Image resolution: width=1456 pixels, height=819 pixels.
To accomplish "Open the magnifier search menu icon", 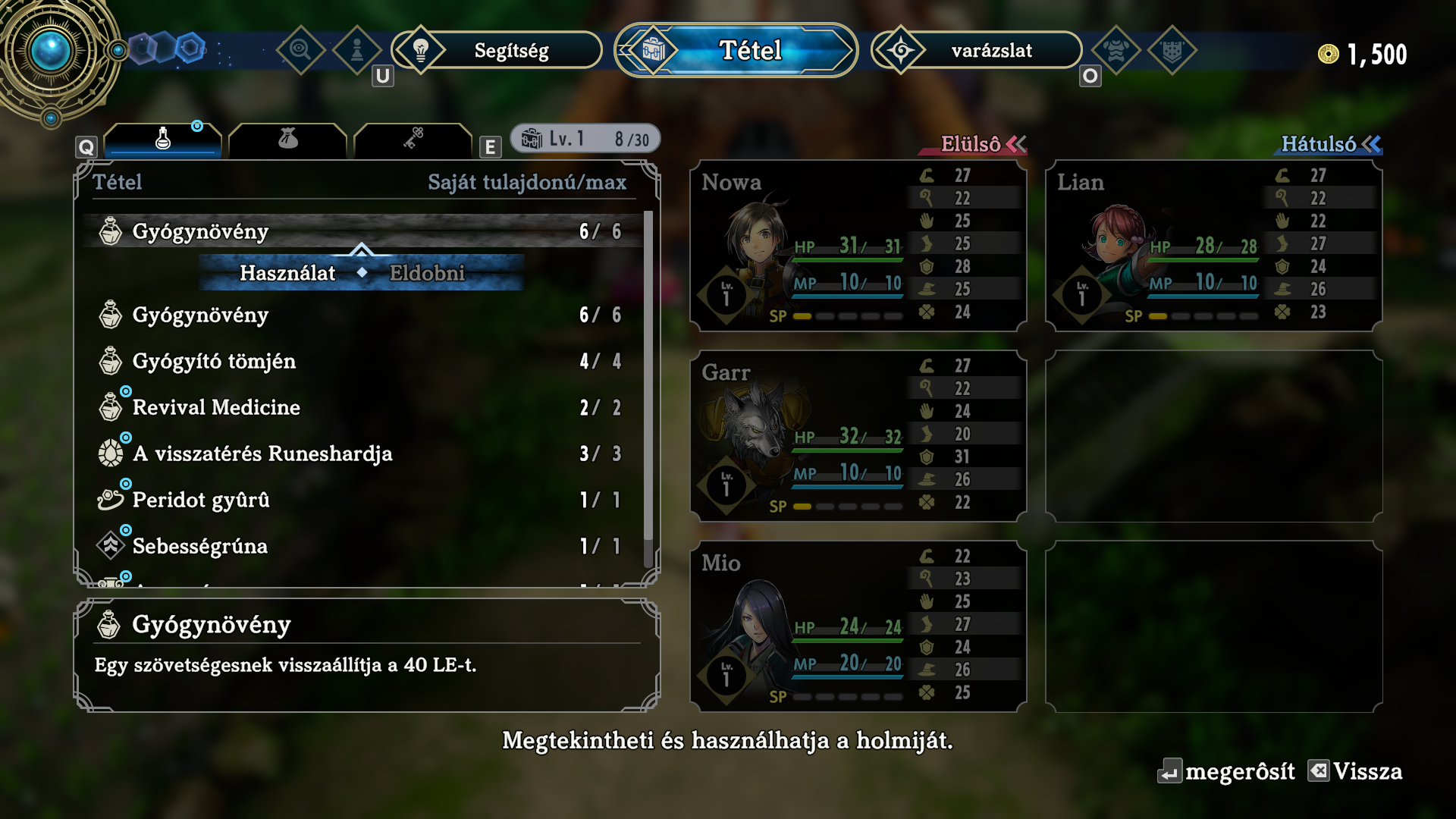I will coord(300,50).
